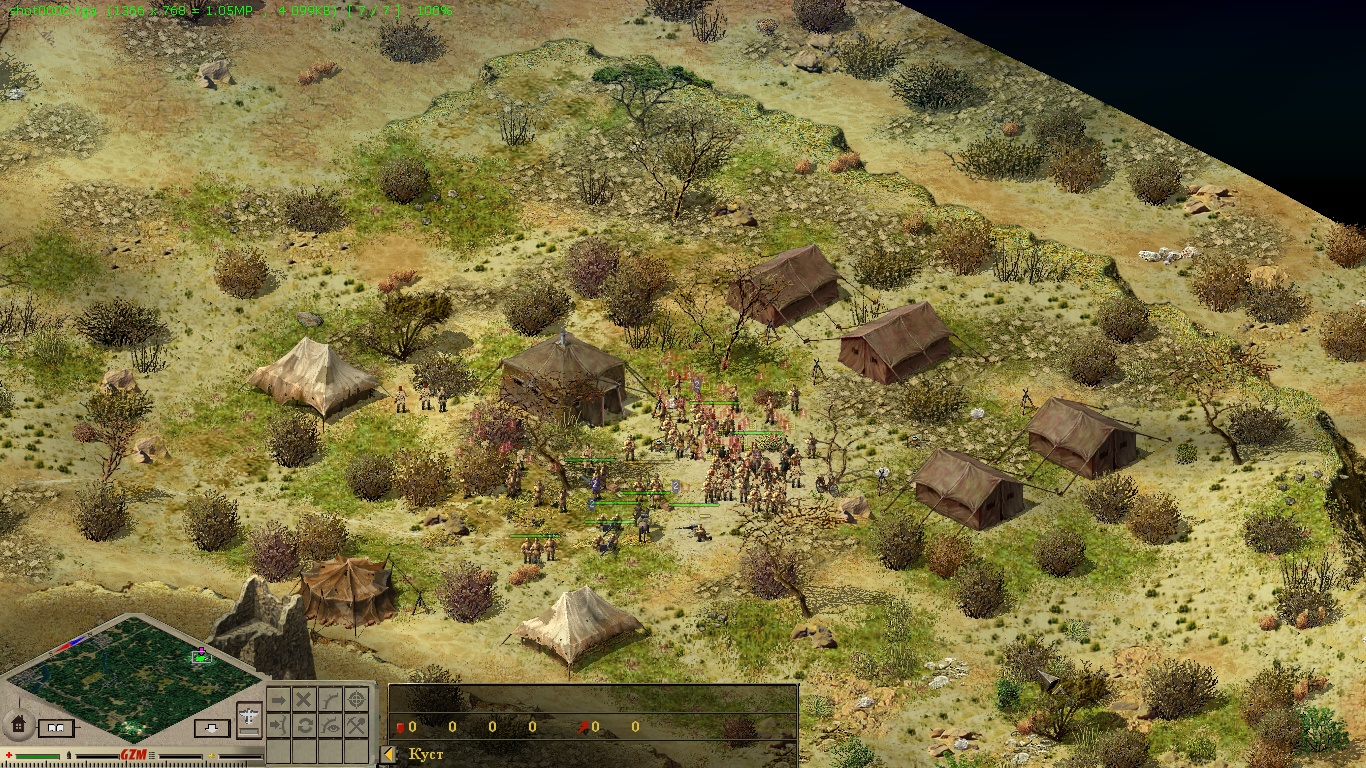The image size is (1366, 768).
Task: Select the pickaxe and shovel entrench command
Action: pos(356,725)
